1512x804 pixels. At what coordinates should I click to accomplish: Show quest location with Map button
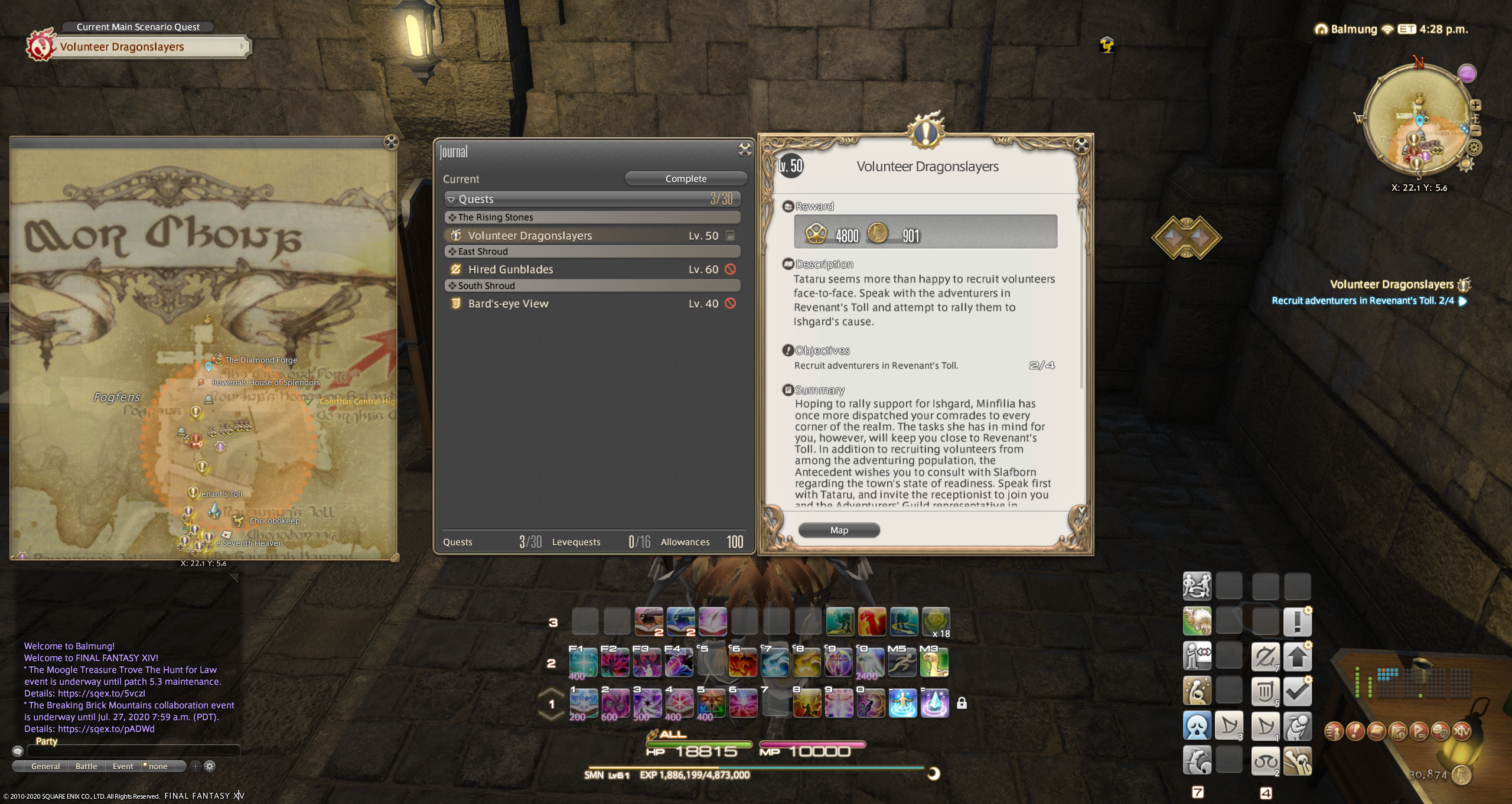(x=839, y=530)
